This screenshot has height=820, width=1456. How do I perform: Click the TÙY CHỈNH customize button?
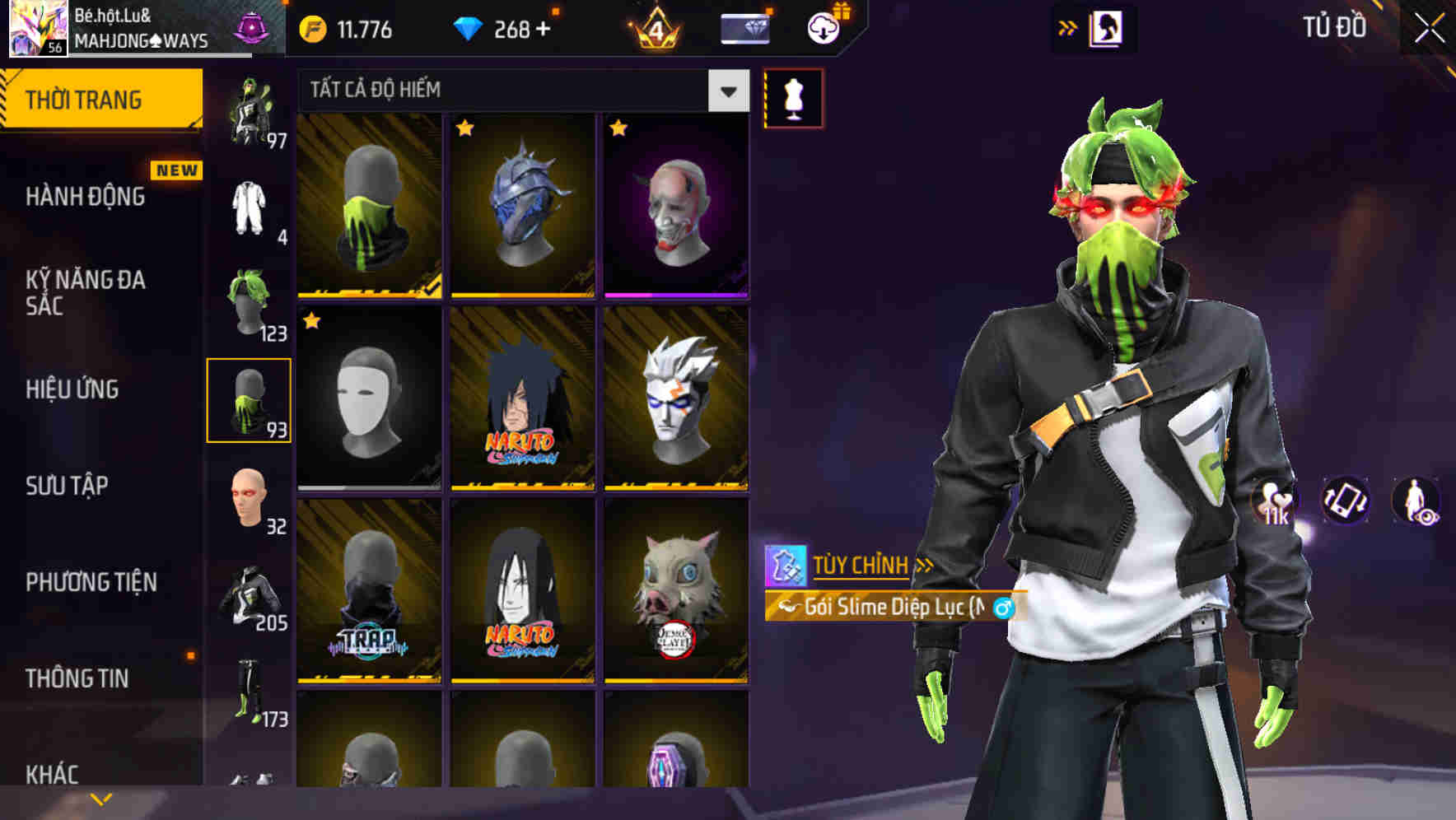pyautogui.click(x=861, y=565)
